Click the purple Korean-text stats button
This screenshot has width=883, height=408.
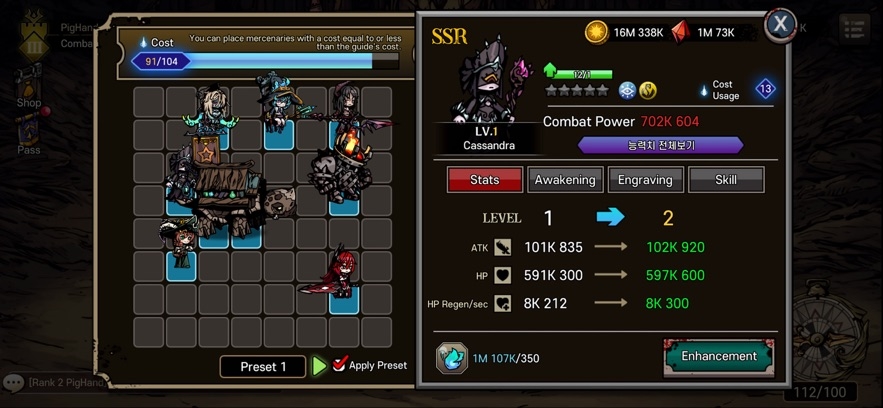coord(660,145)
